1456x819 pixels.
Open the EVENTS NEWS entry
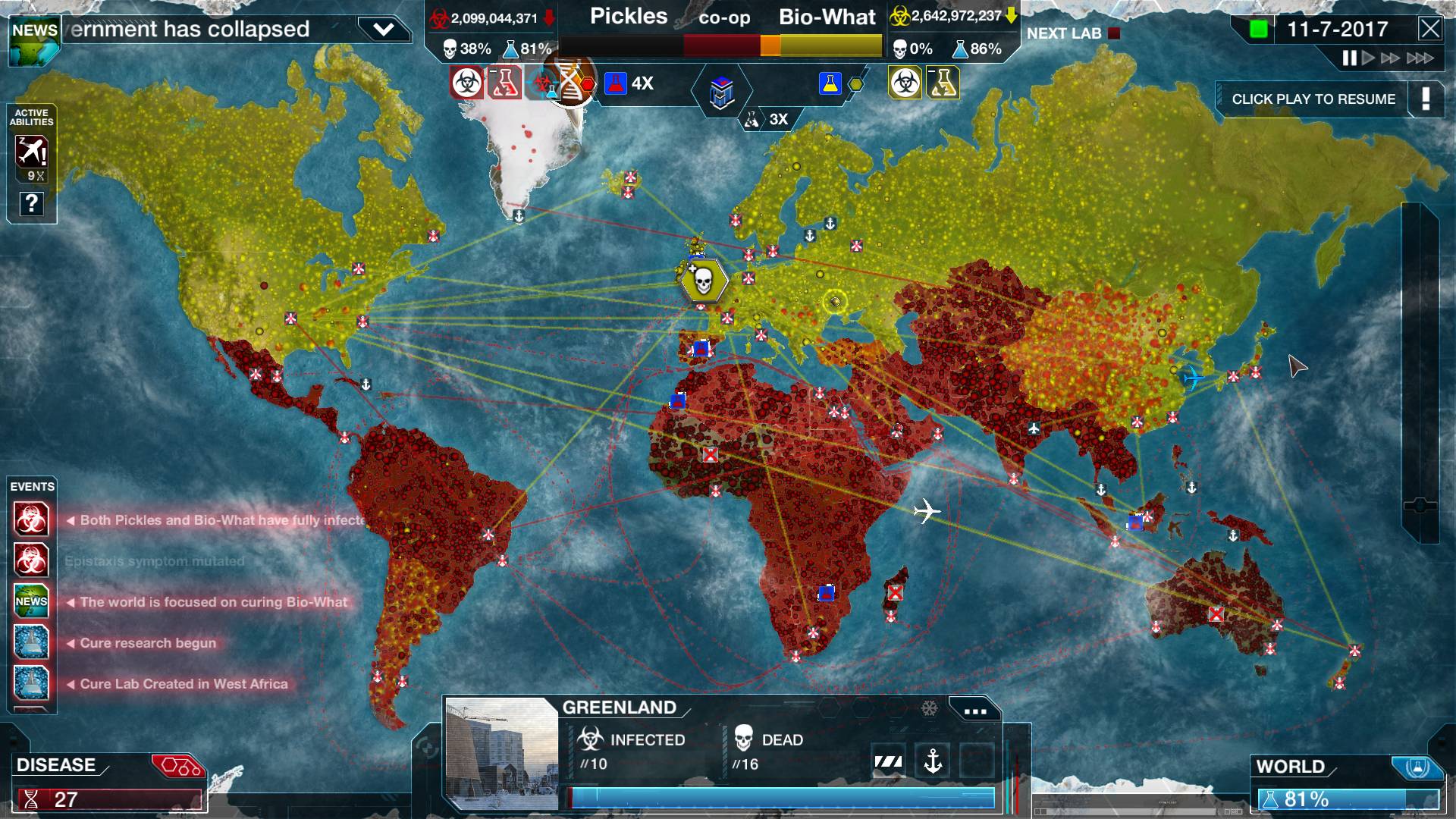coord(32,601)
